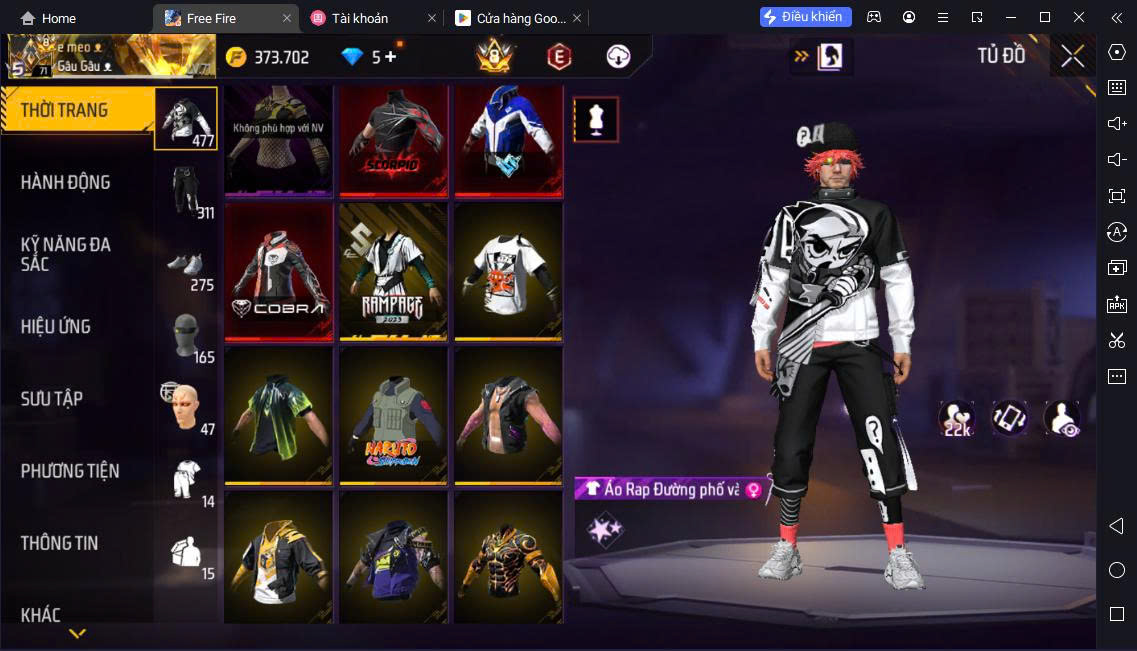Open the player profile banner
1137x651 pixels.
[x=108, y=57]
